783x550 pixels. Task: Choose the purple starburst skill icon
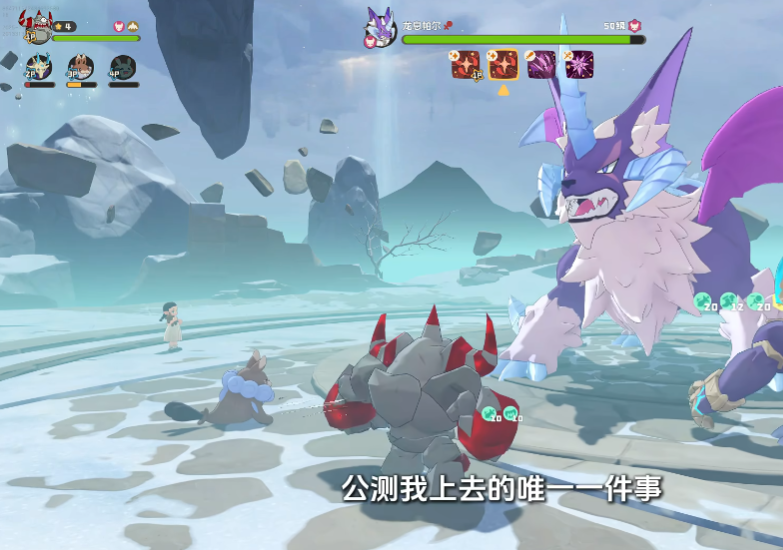[x=578, y=64]
